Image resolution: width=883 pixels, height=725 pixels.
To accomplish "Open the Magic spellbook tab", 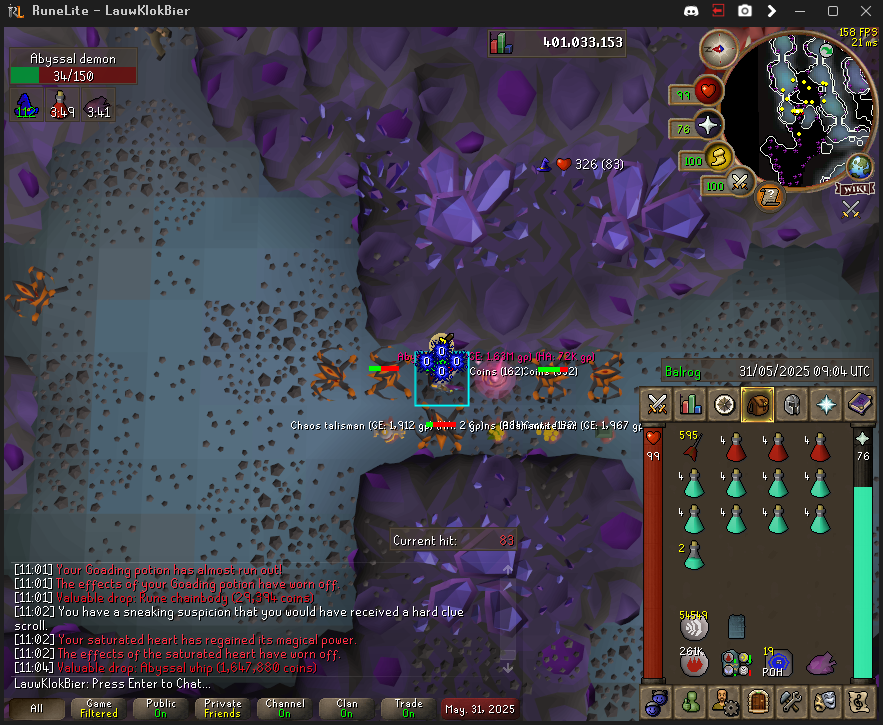I will 859,405.
